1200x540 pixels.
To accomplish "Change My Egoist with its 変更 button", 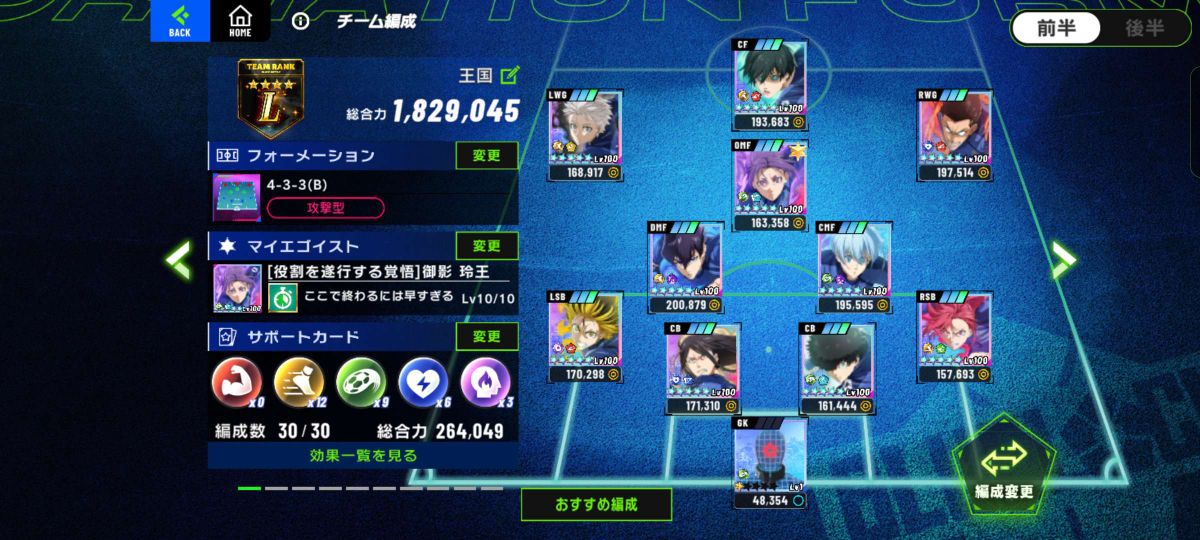I will [x=487, y=246].
